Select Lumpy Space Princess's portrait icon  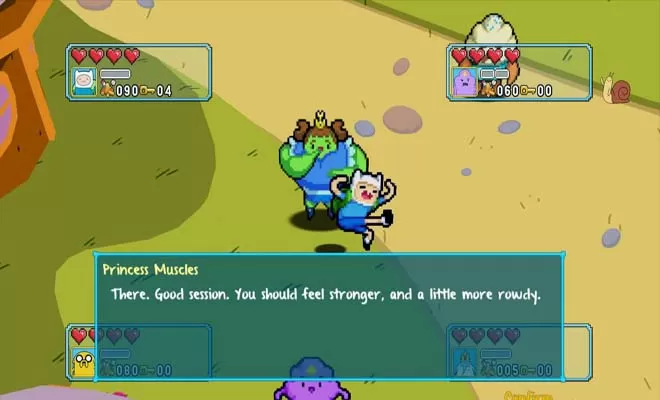coord(464,82)
